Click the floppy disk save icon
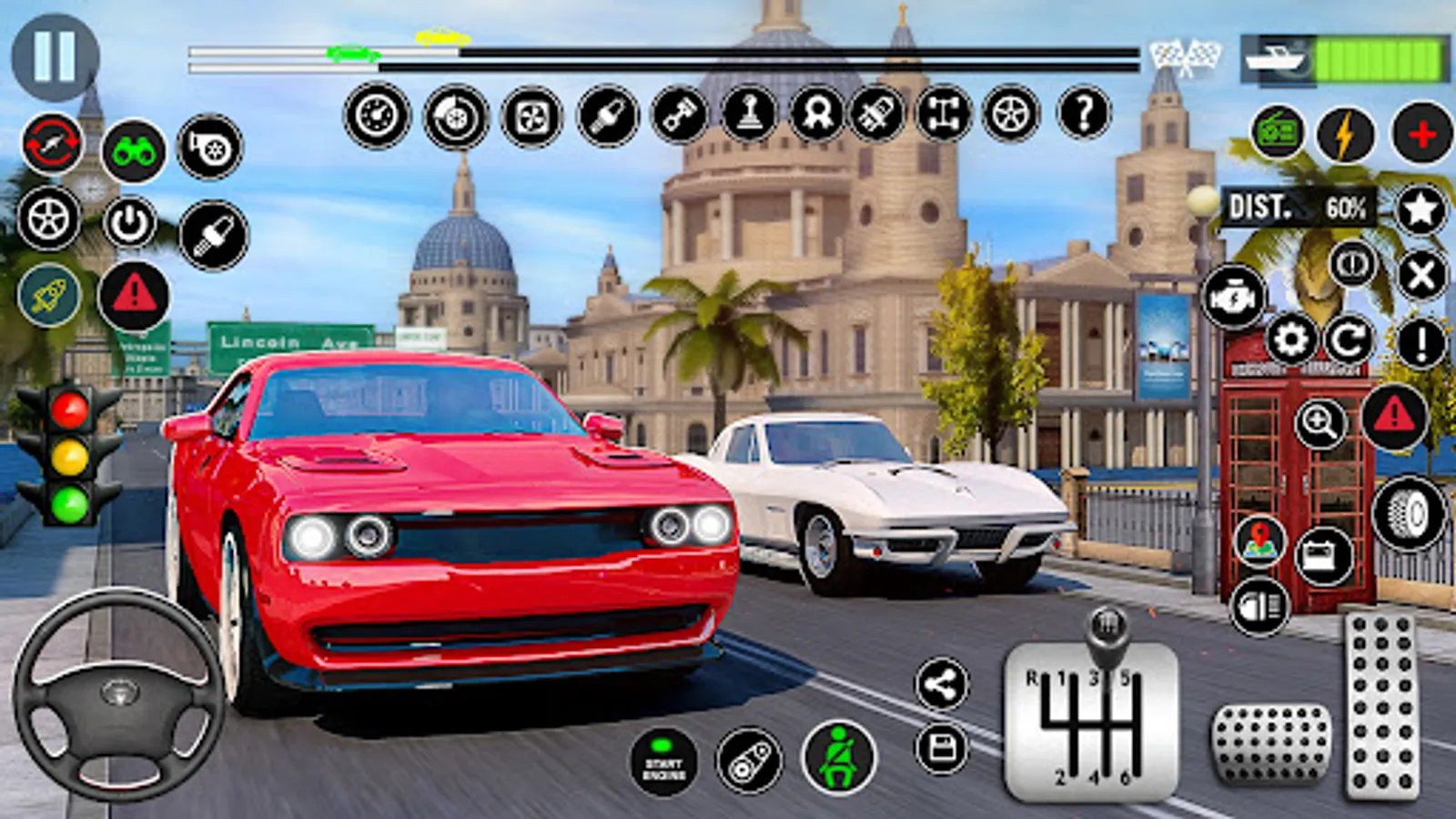The image size is (1456, 819). point(942,750)
